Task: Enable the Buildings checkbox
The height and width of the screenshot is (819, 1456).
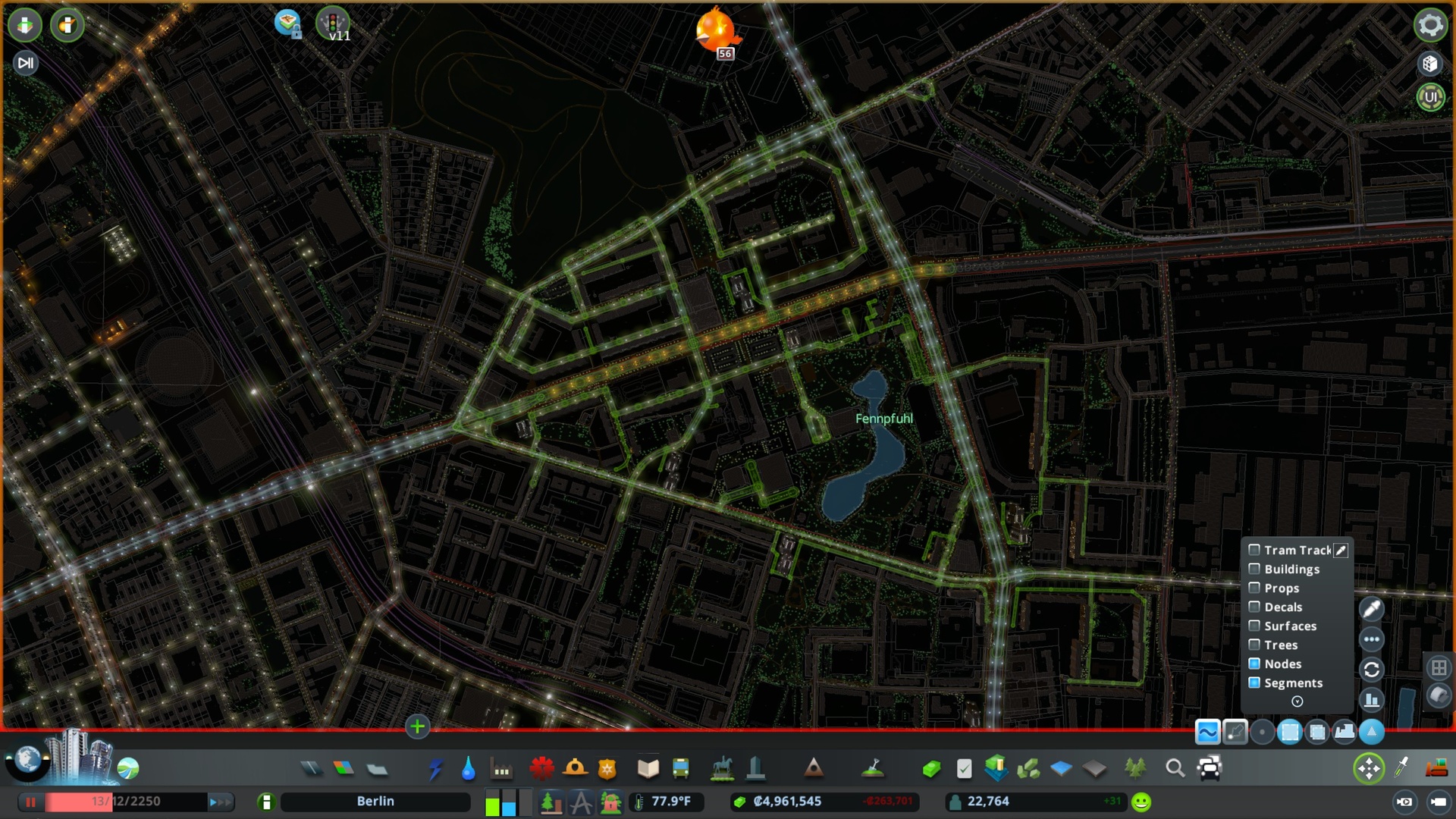Action: pos(1254,569)
